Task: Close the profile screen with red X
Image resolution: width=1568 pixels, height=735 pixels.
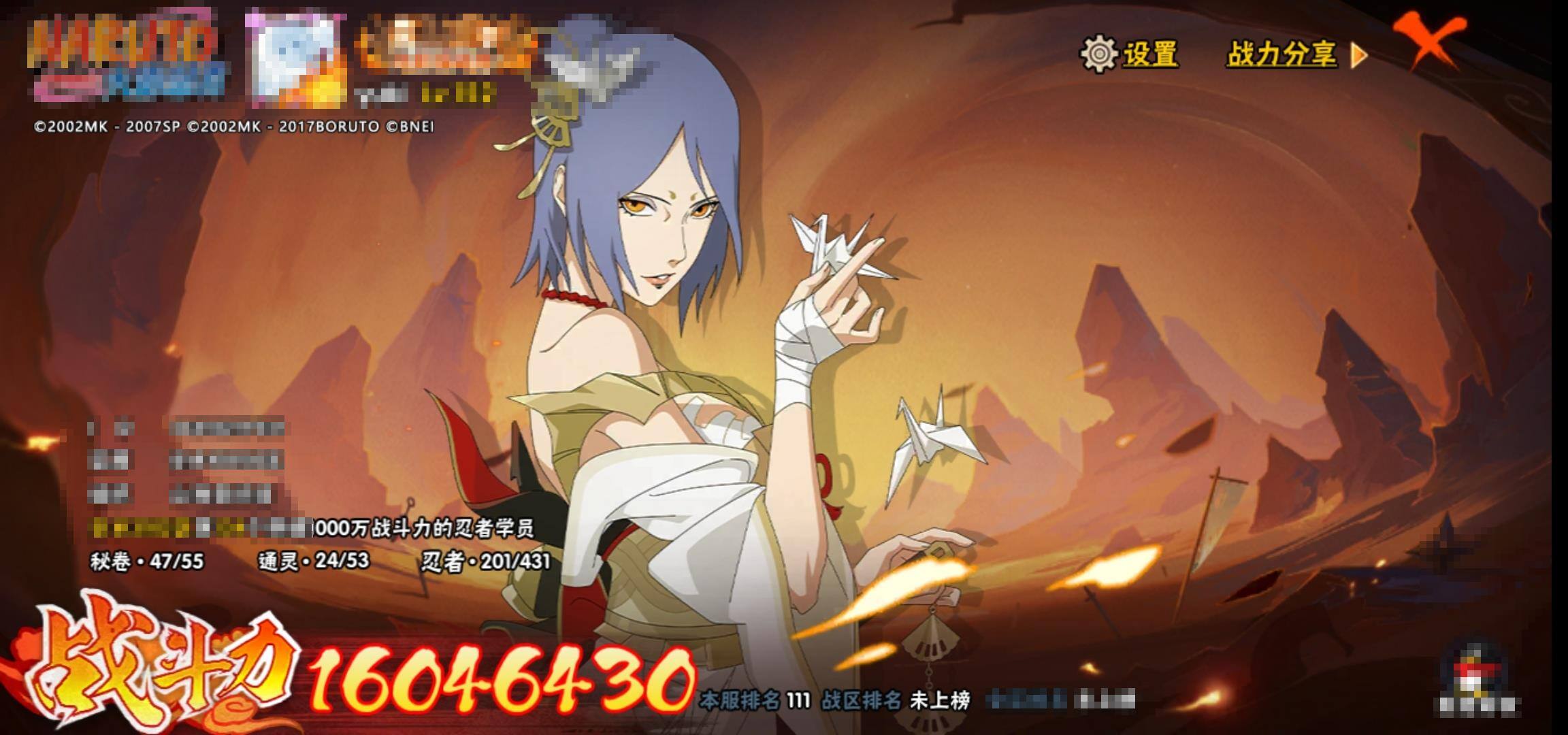Action: tap(1429, 41)
